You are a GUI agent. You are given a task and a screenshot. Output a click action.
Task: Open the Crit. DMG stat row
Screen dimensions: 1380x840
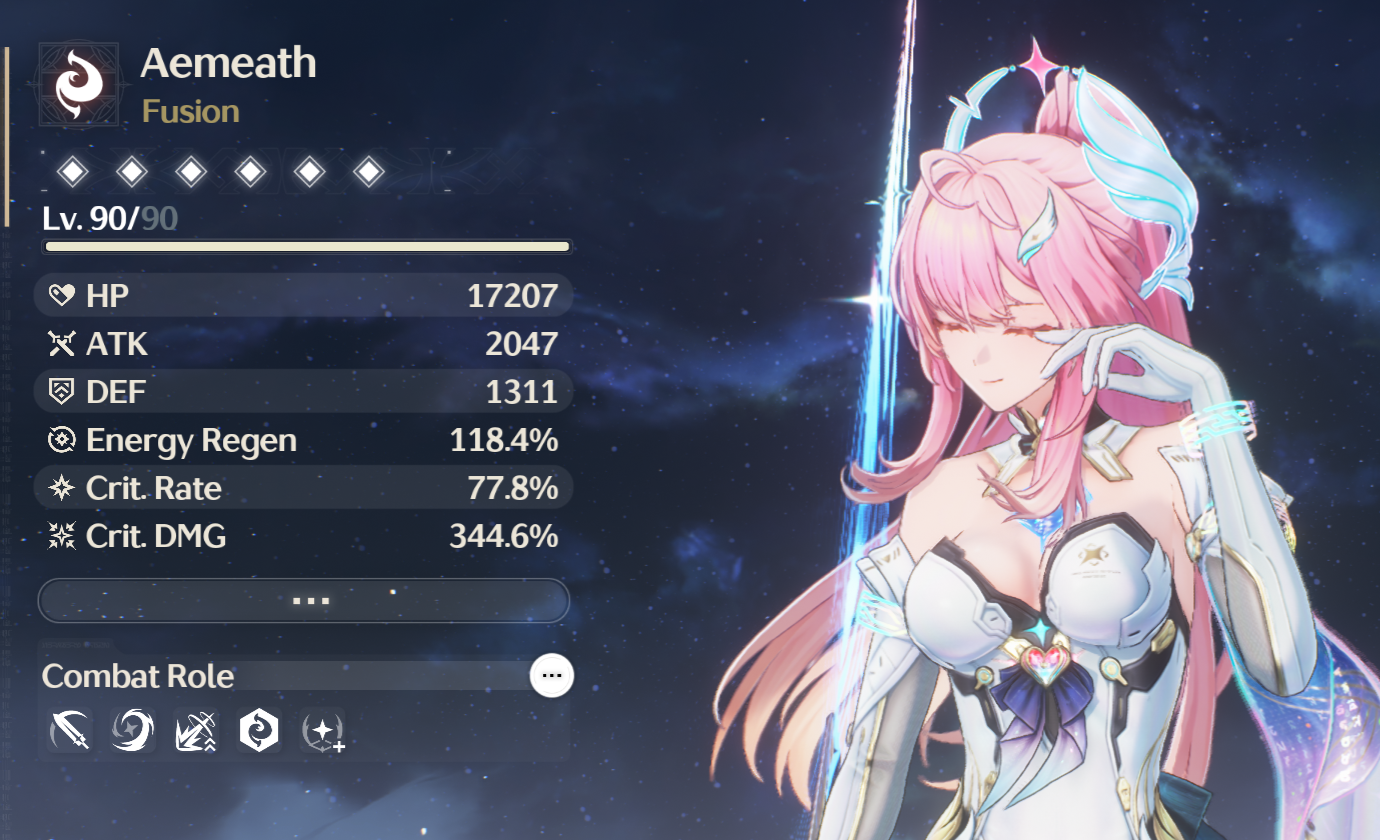tap(303, 537)
